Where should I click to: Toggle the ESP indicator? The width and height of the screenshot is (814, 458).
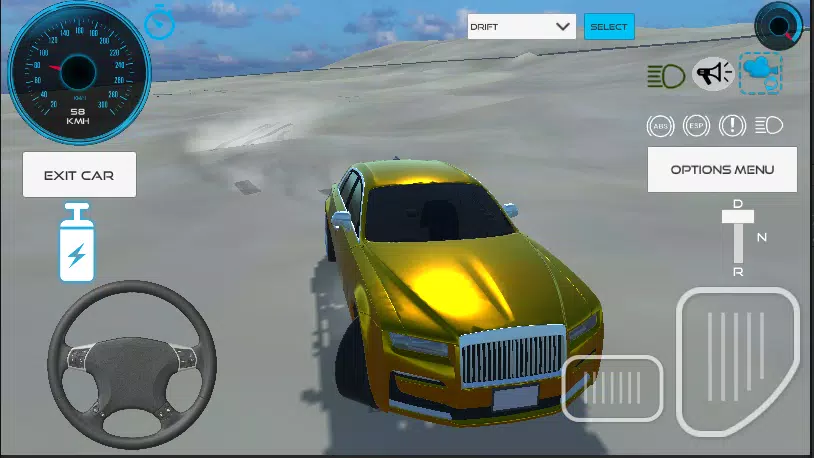(696, 125)
